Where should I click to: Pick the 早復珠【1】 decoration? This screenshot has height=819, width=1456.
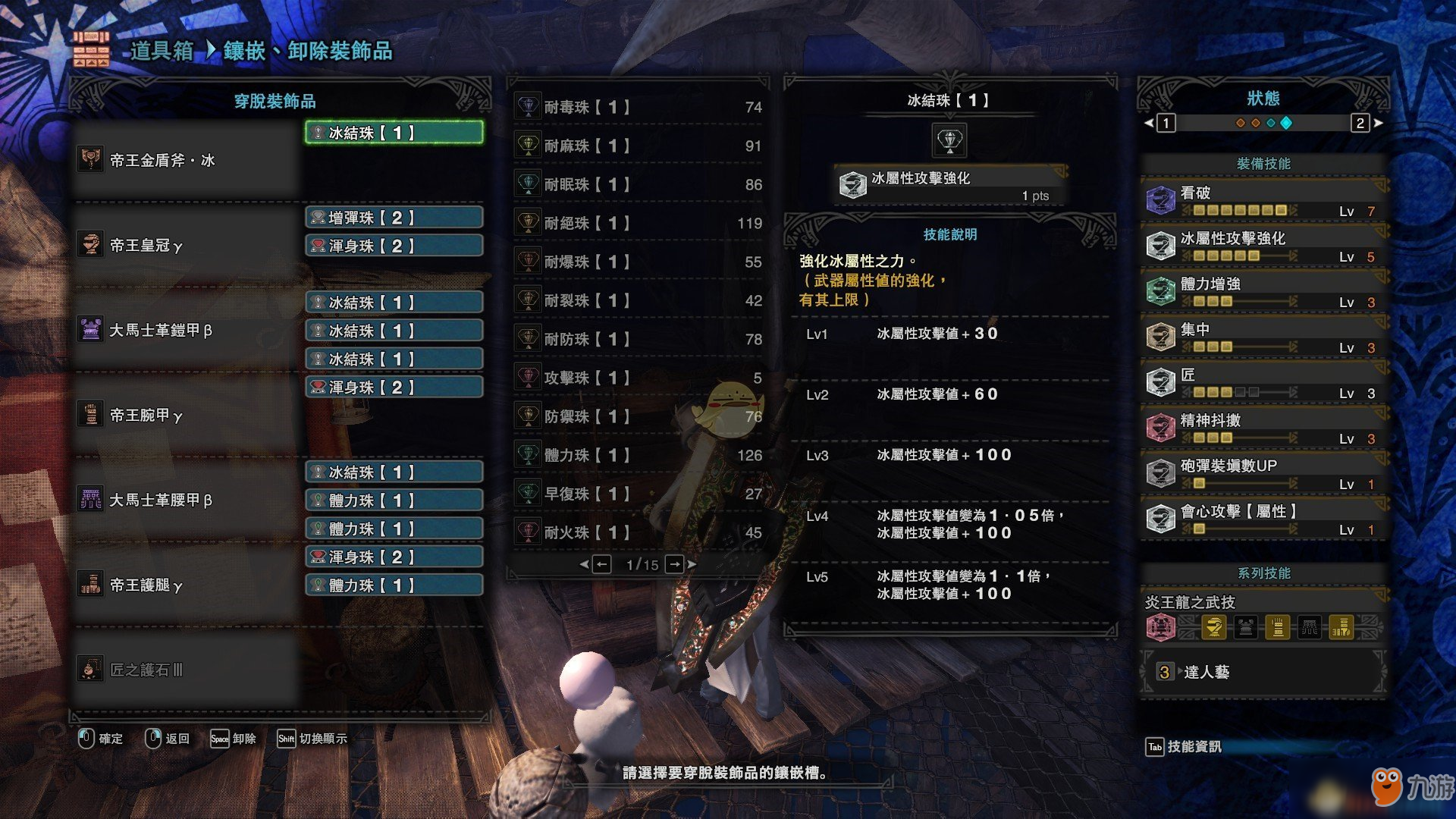[639, 494]
